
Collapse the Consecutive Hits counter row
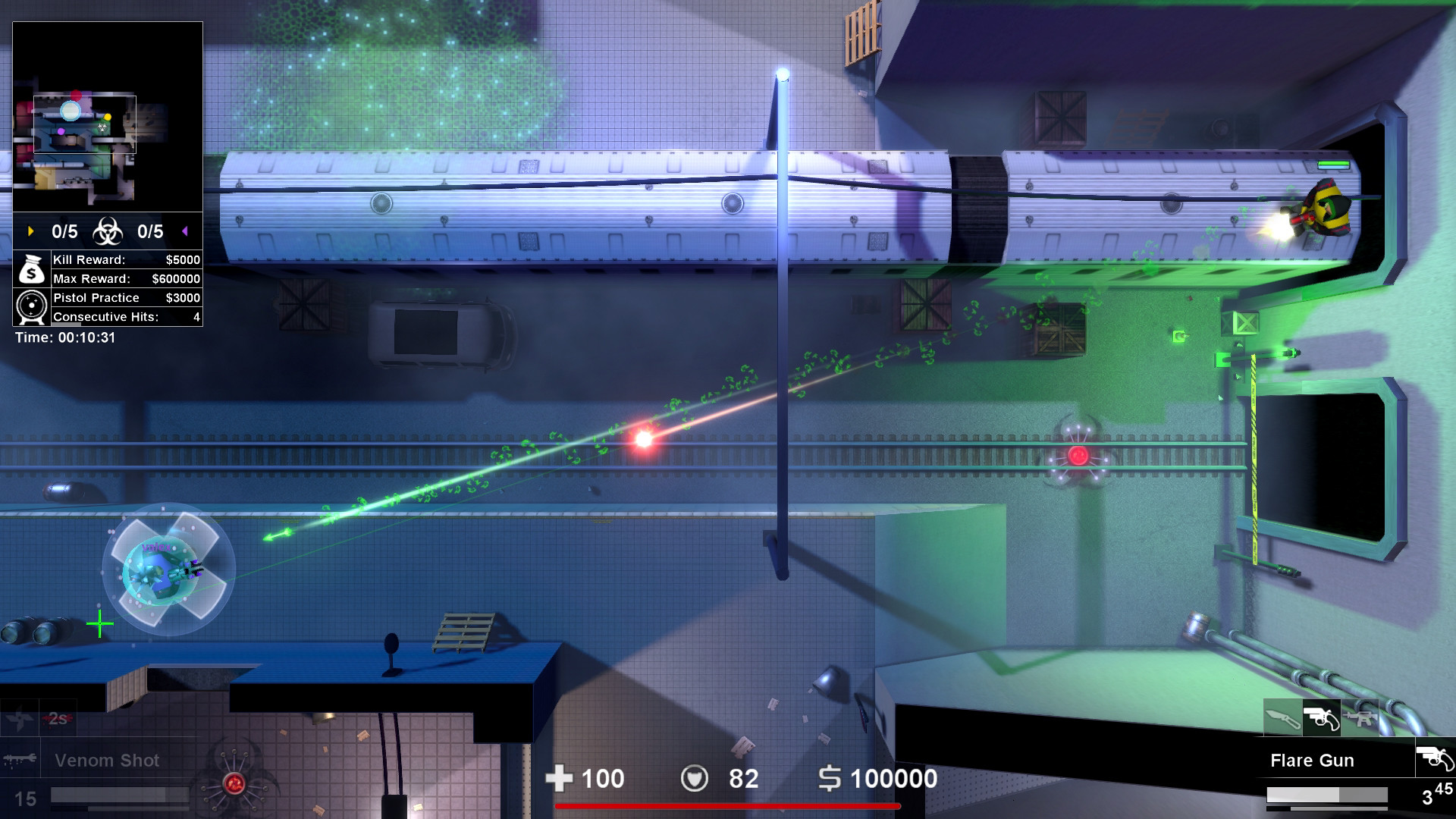tap(125, 317)
